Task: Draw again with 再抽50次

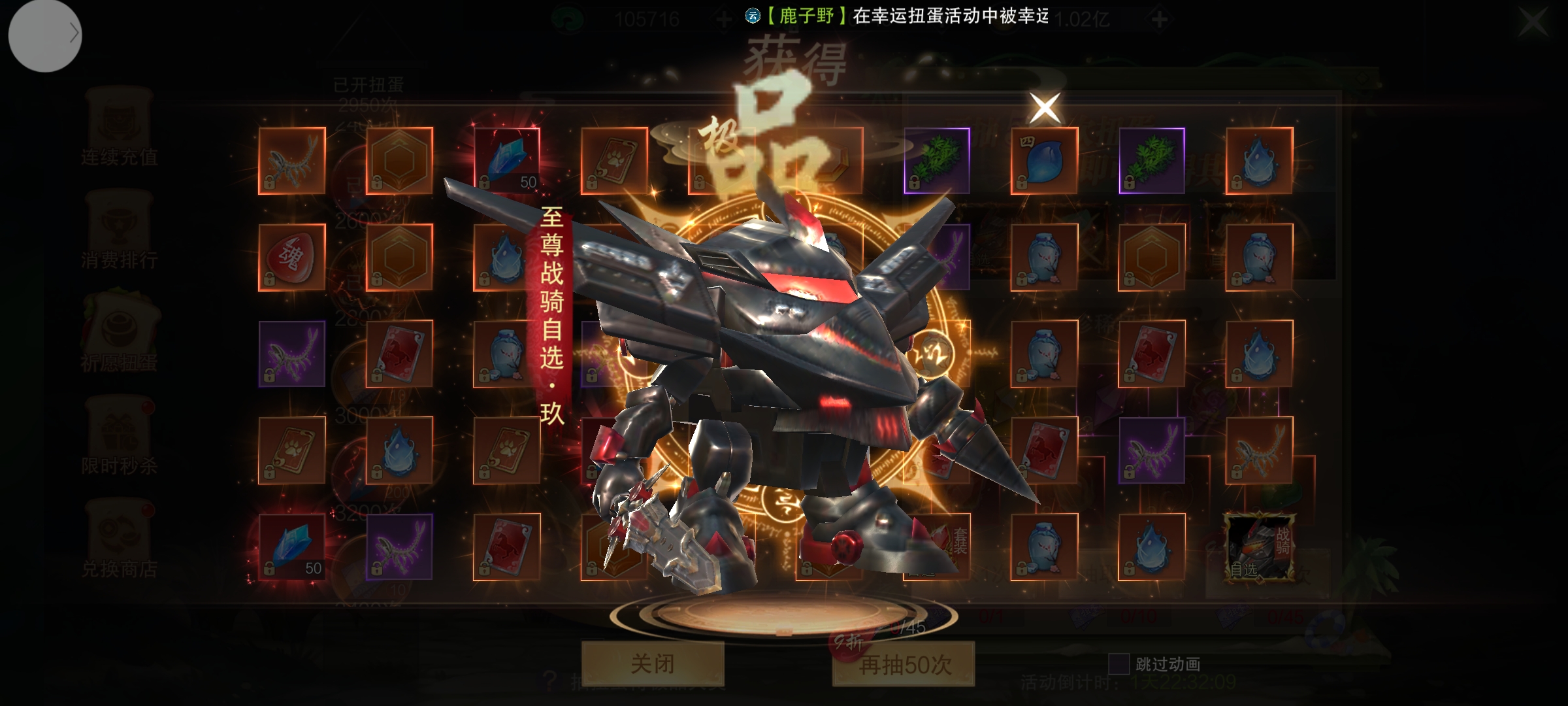Action: [x=904, y=664]
